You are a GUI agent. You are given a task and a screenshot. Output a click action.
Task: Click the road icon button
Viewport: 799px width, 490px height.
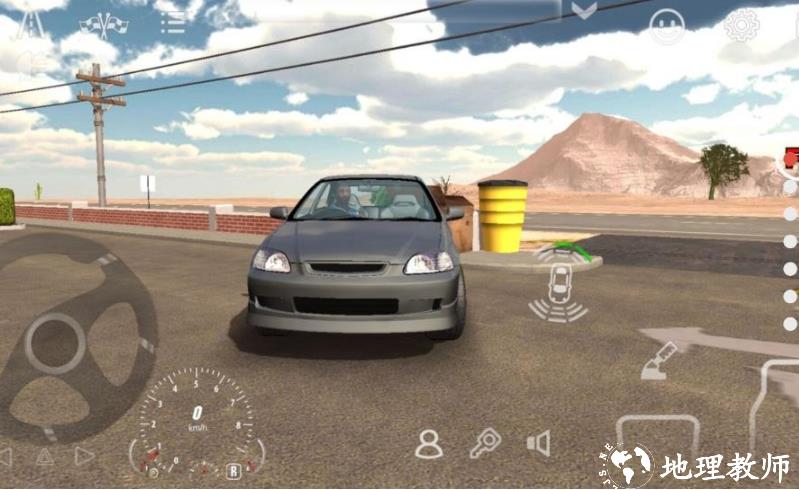[x=30, y=24]
